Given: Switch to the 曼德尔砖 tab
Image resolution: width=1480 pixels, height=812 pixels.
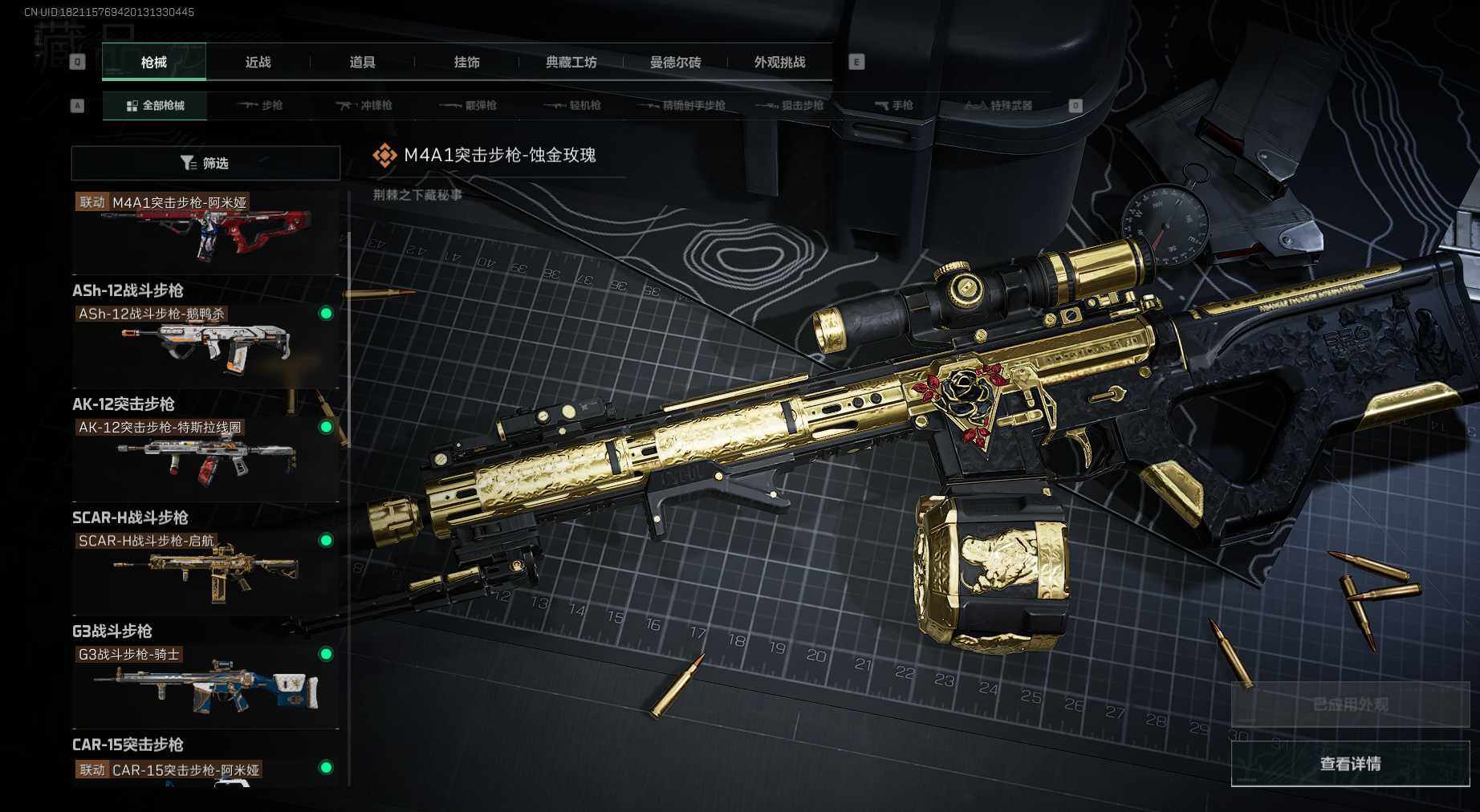Looking at the screenshot, I should [675, 62].
